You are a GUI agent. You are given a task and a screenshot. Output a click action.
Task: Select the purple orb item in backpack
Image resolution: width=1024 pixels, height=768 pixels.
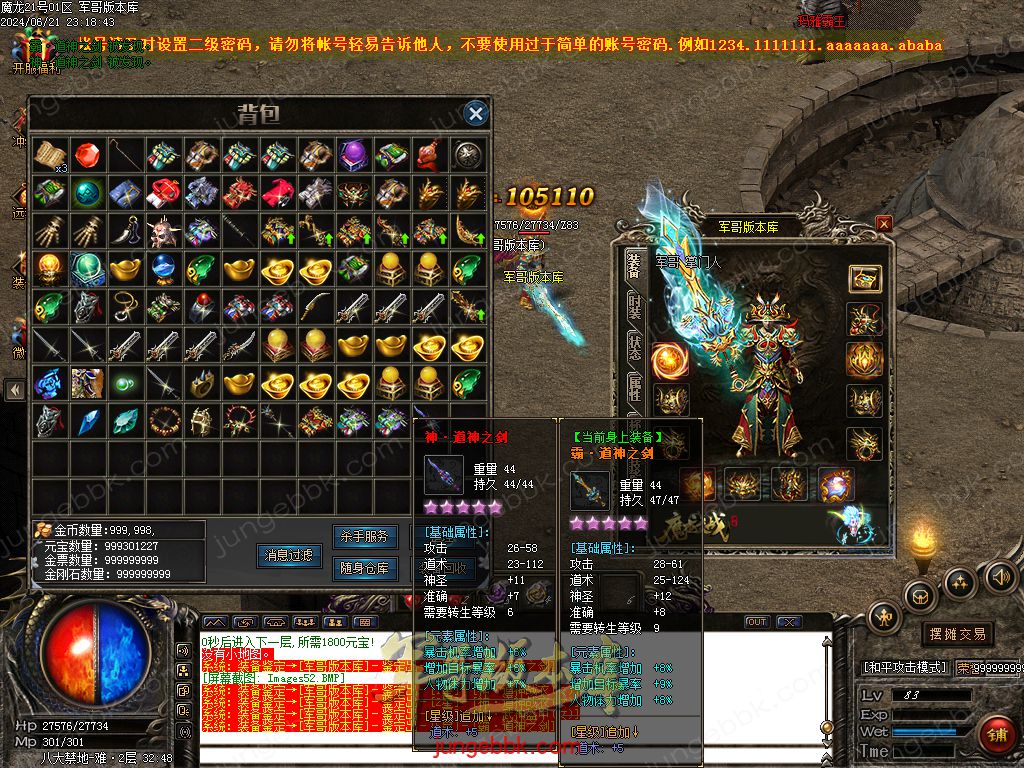coord(352,154)
